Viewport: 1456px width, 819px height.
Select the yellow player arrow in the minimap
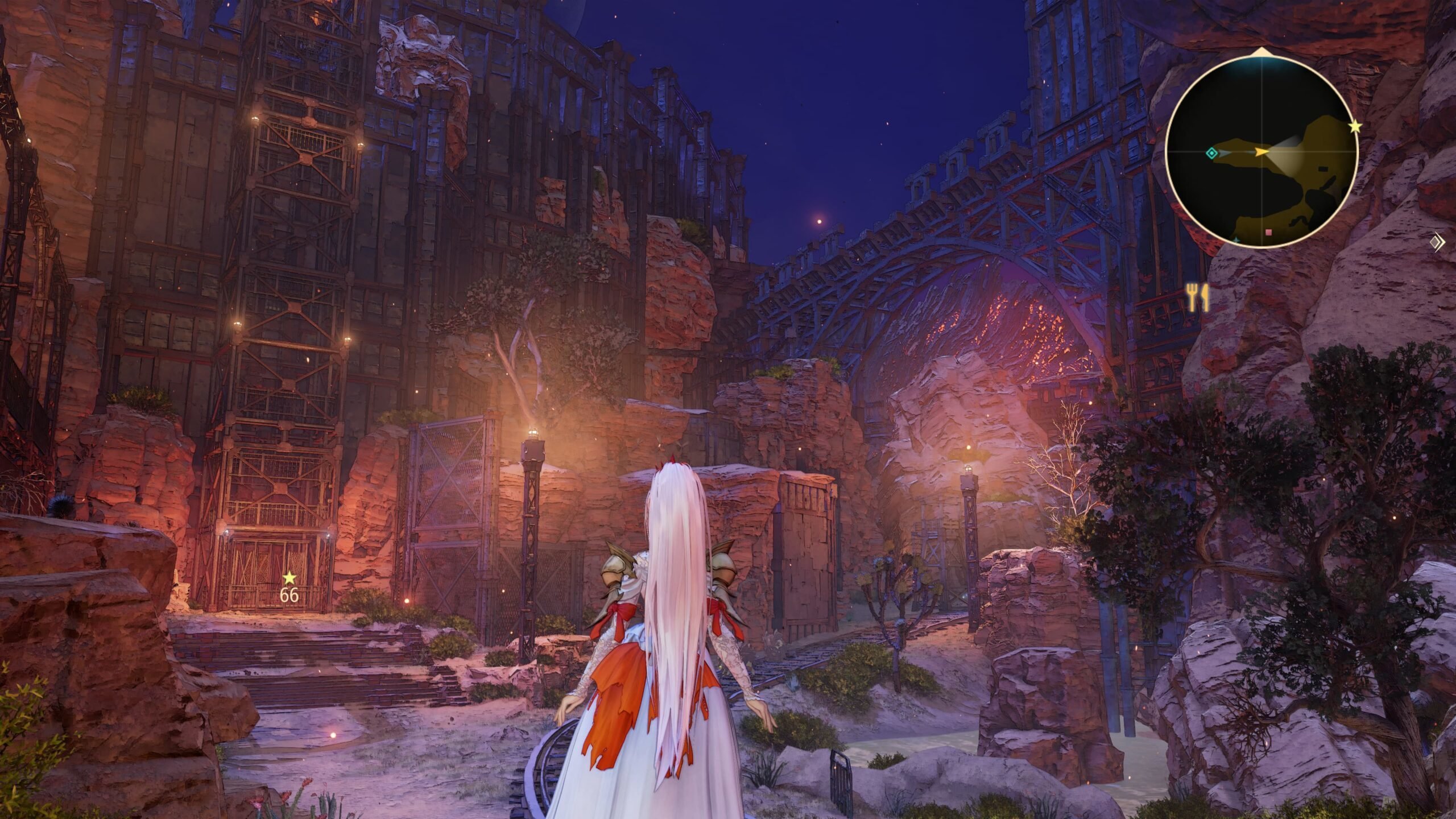pyautogui.click(x=1262, y=152)
